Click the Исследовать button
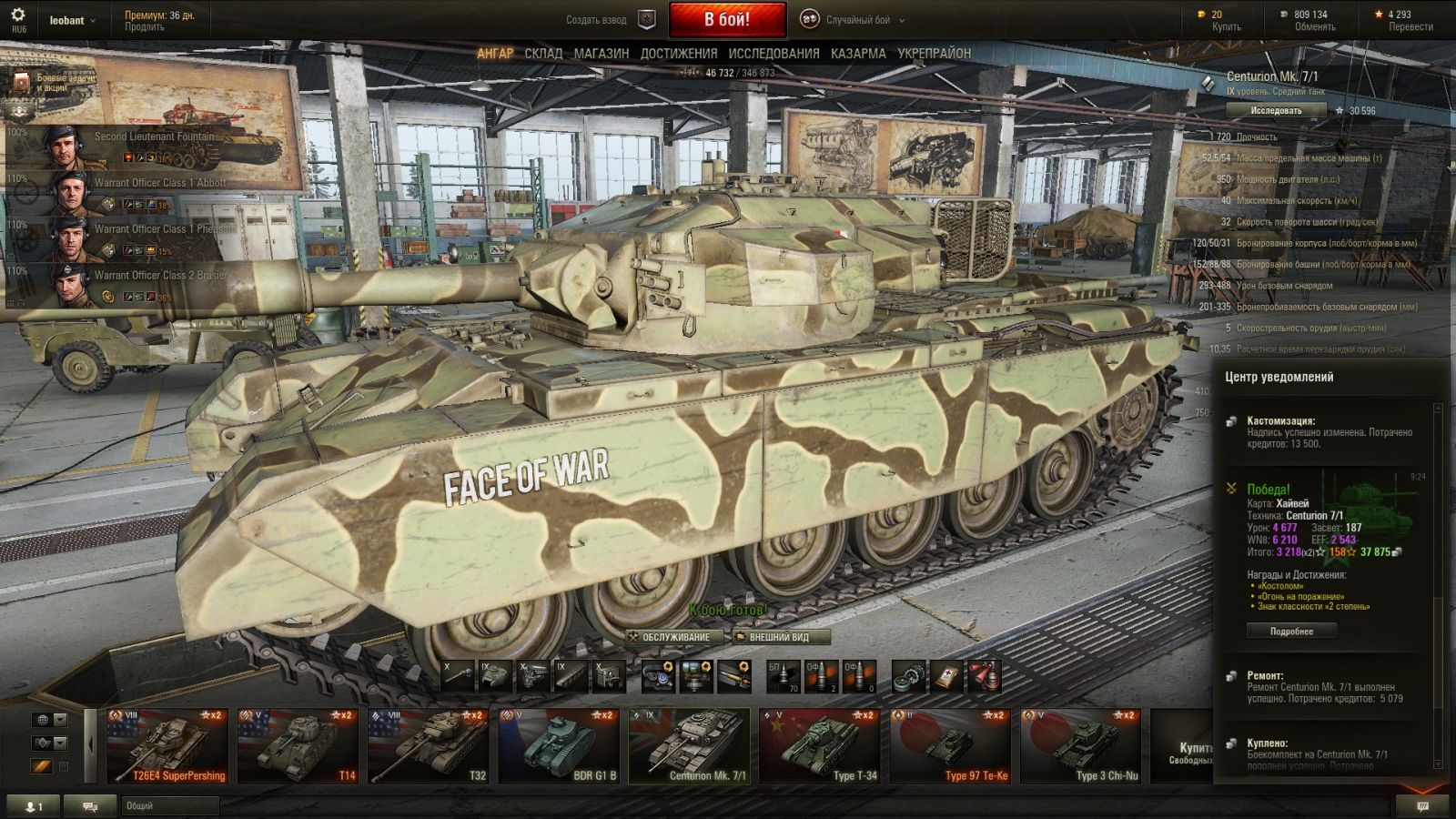The height and width of the screenshot is (819, 1456). (1276, 110)
